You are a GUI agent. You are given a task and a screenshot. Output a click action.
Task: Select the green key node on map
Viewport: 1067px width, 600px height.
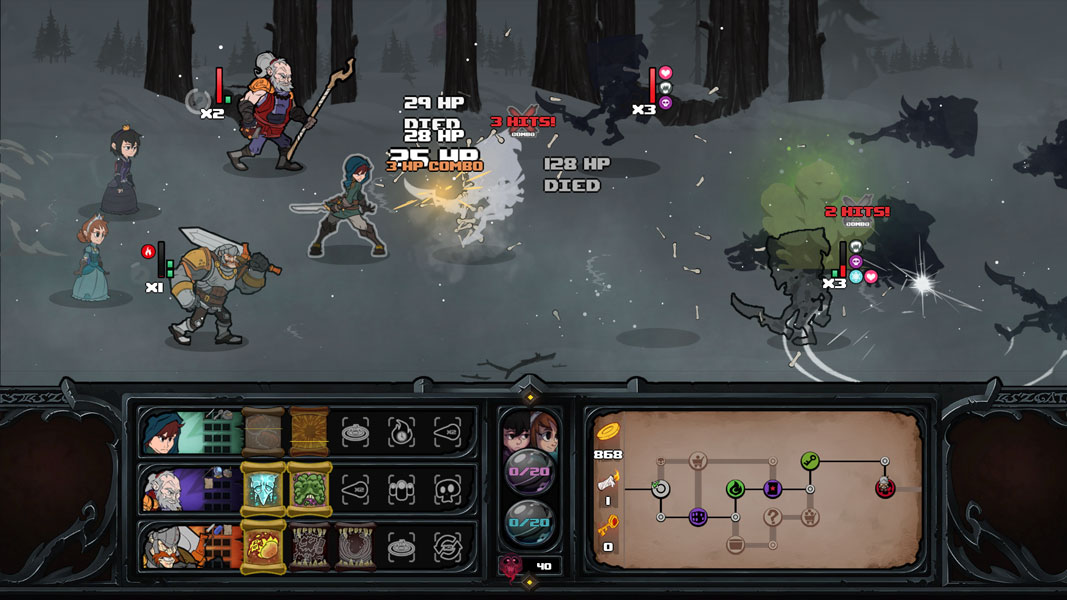(810, 461)
